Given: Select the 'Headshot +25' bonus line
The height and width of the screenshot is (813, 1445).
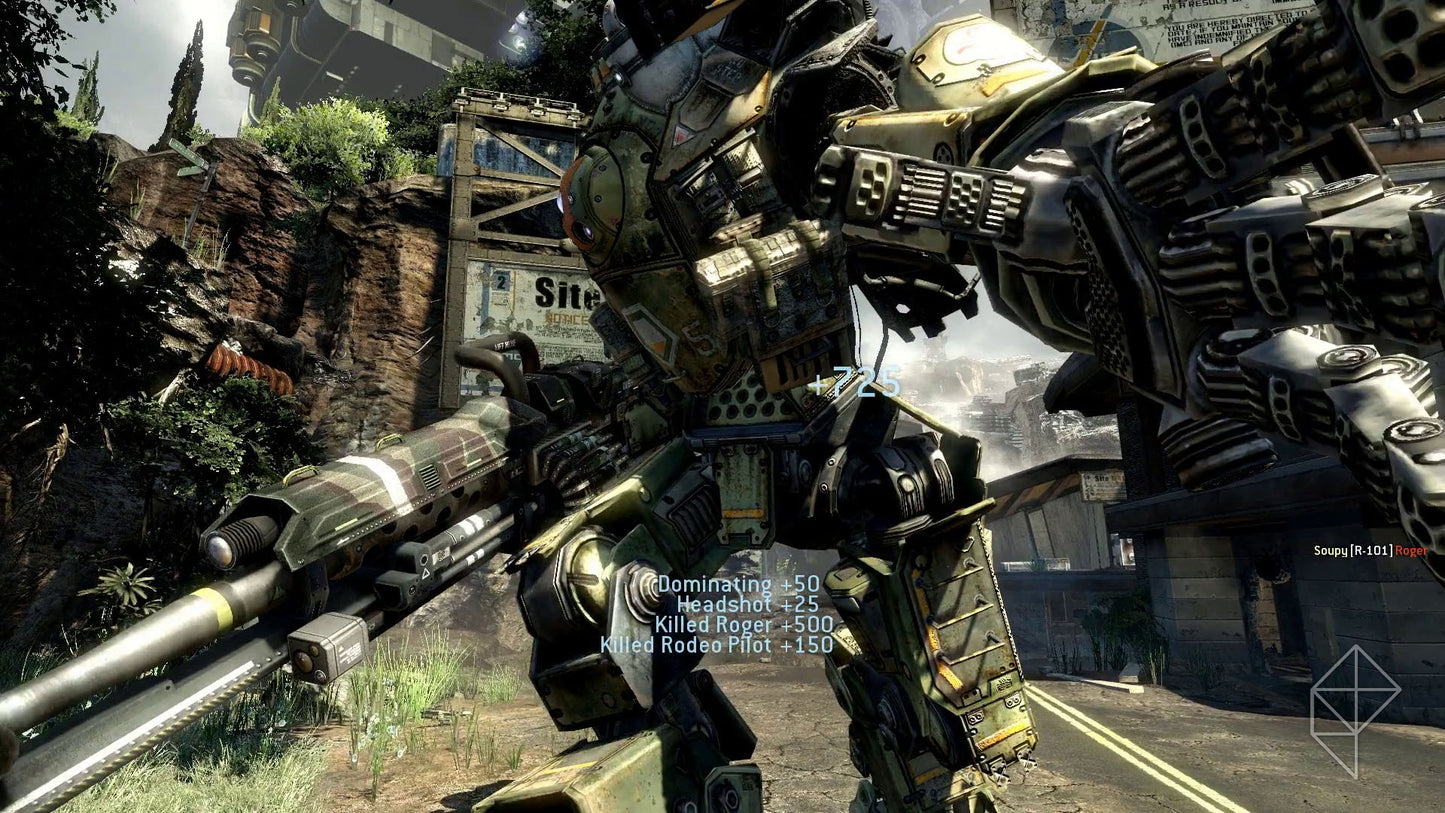Looking at the screenshot, I should 748,604.
